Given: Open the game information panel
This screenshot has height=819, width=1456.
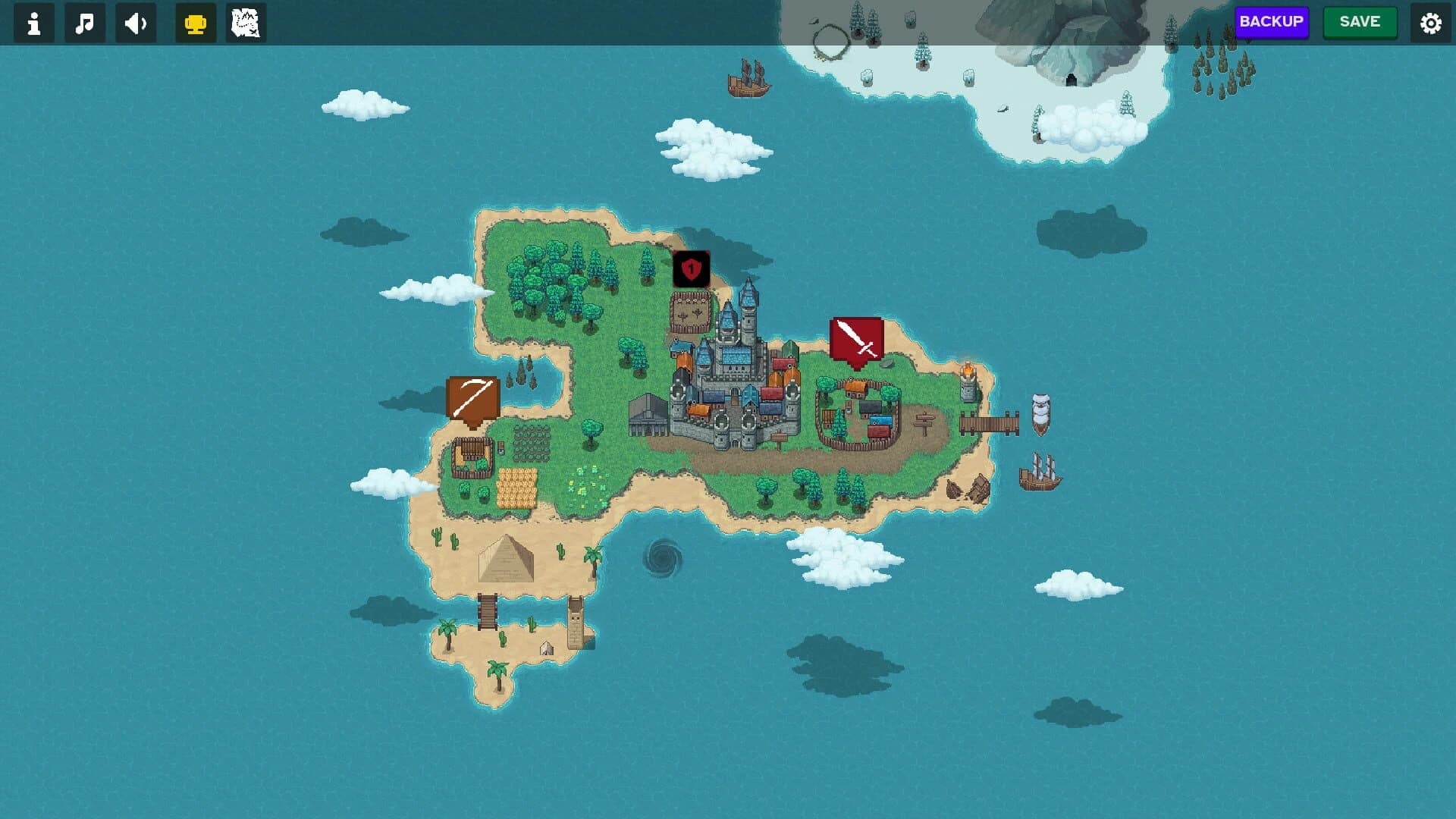Looking at the screenshot, I should pyautogui.click(x=33, y=23).
